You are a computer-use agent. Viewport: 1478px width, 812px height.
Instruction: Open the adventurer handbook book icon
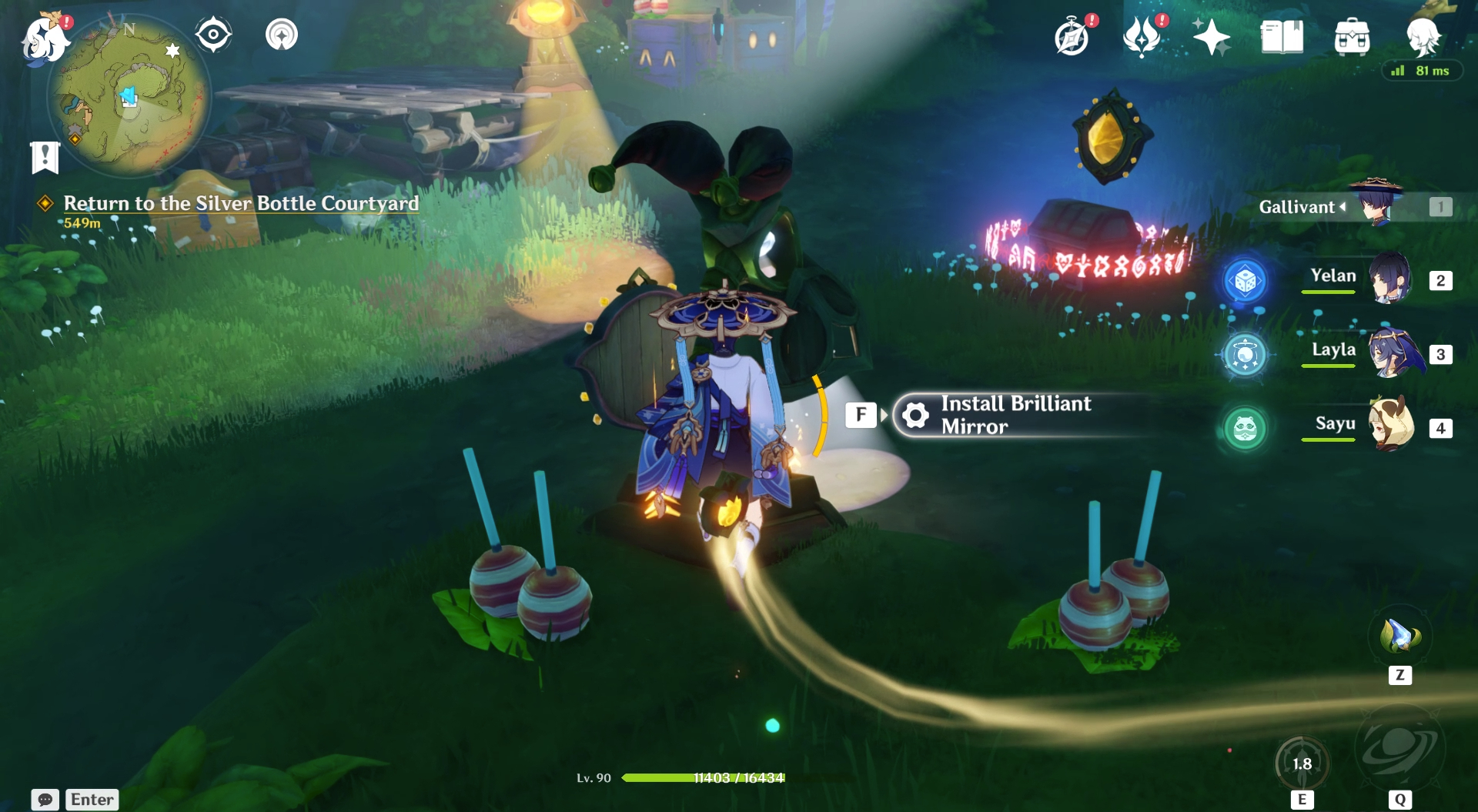pyautogui.click(x=1282, y=37)
